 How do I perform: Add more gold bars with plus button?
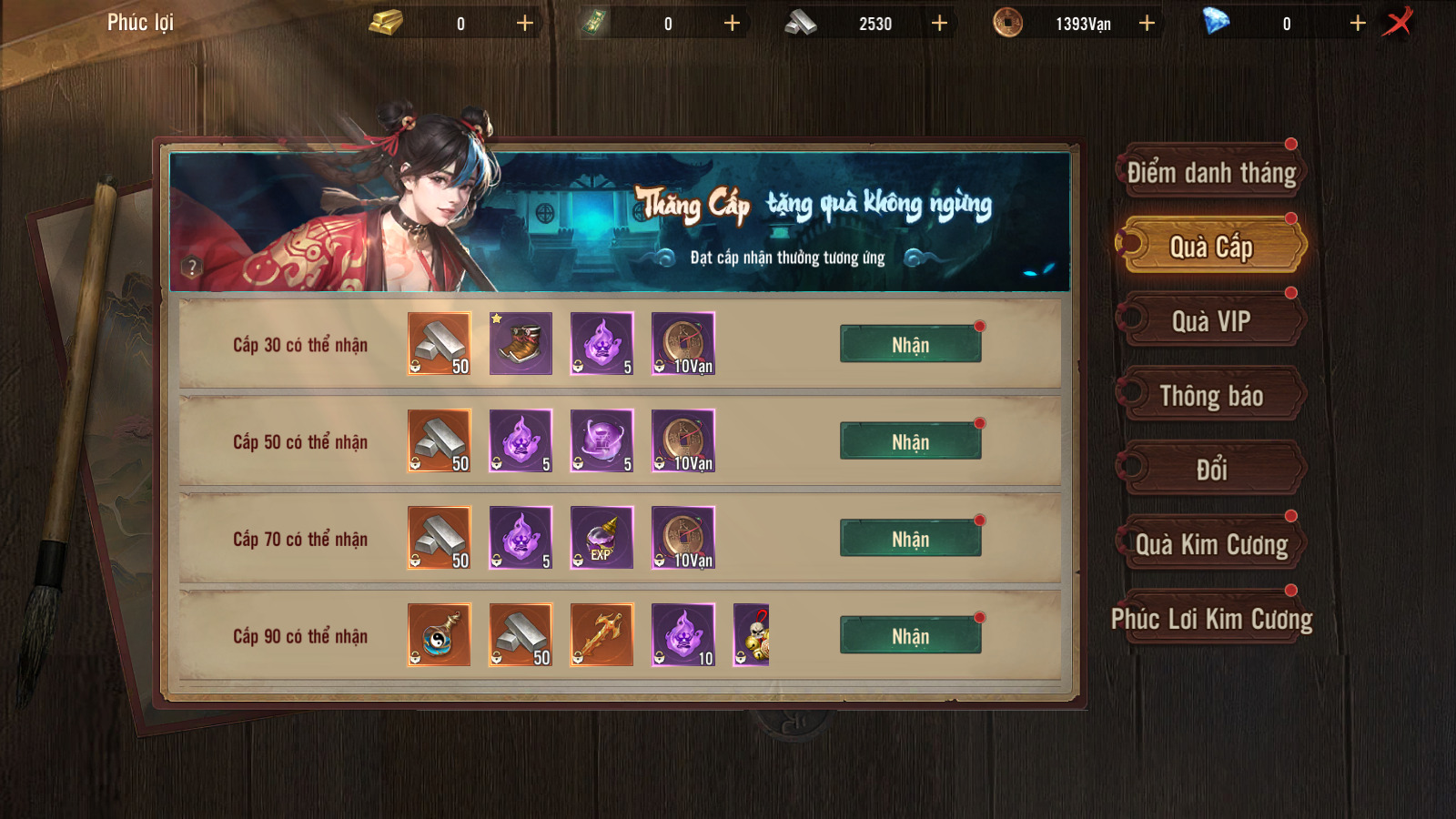coord(525,23)
